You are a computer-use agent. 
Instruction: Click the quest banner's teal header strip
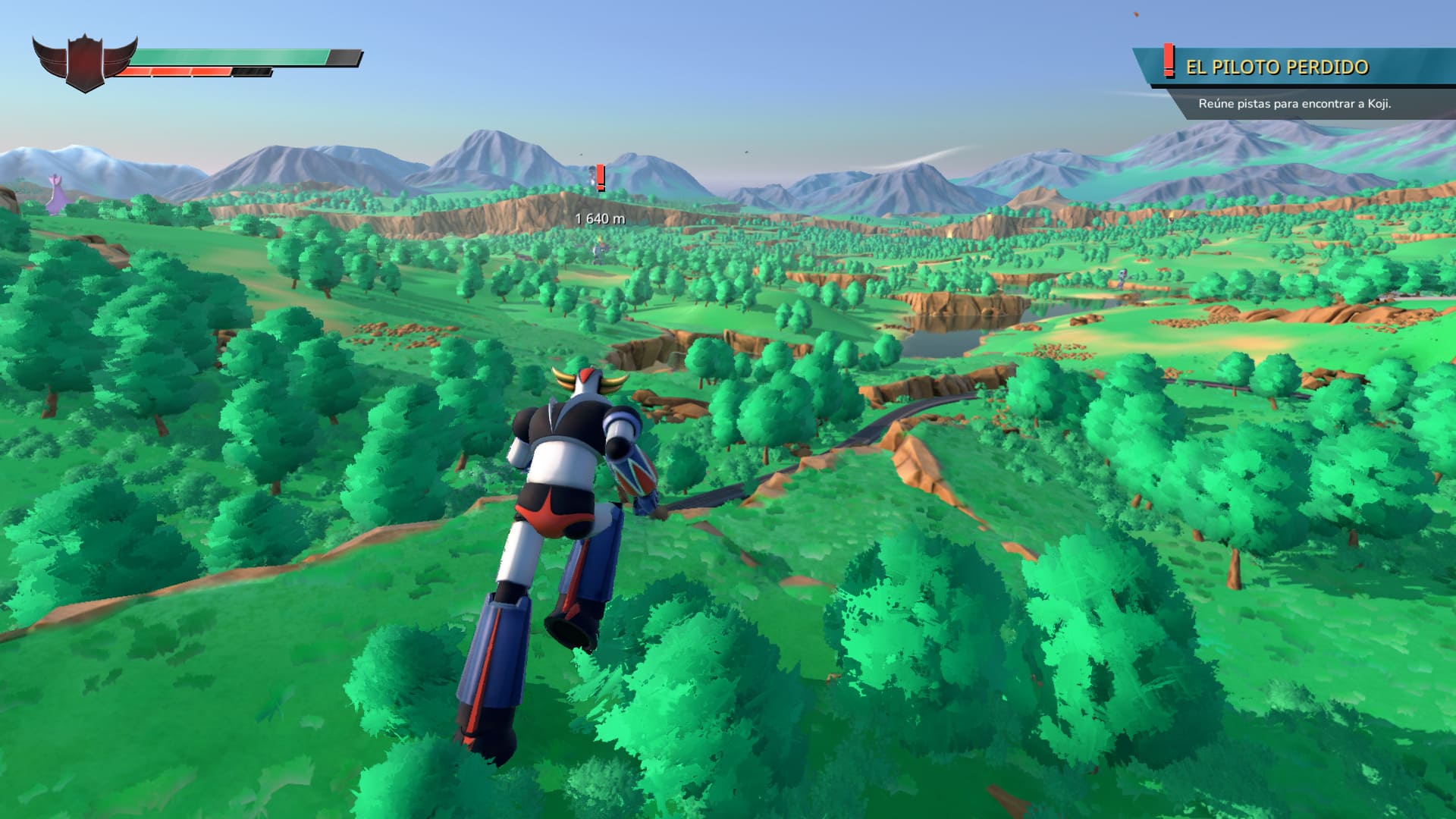(x=1289, y=67)
